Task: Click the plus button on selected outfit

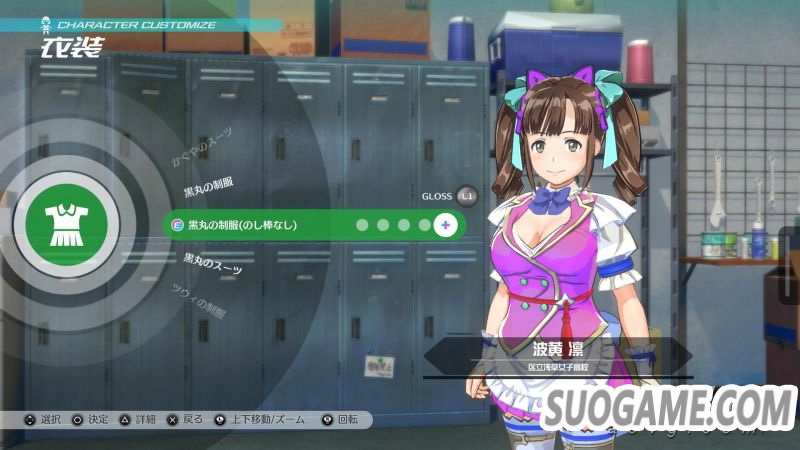Action: point(446,225)
